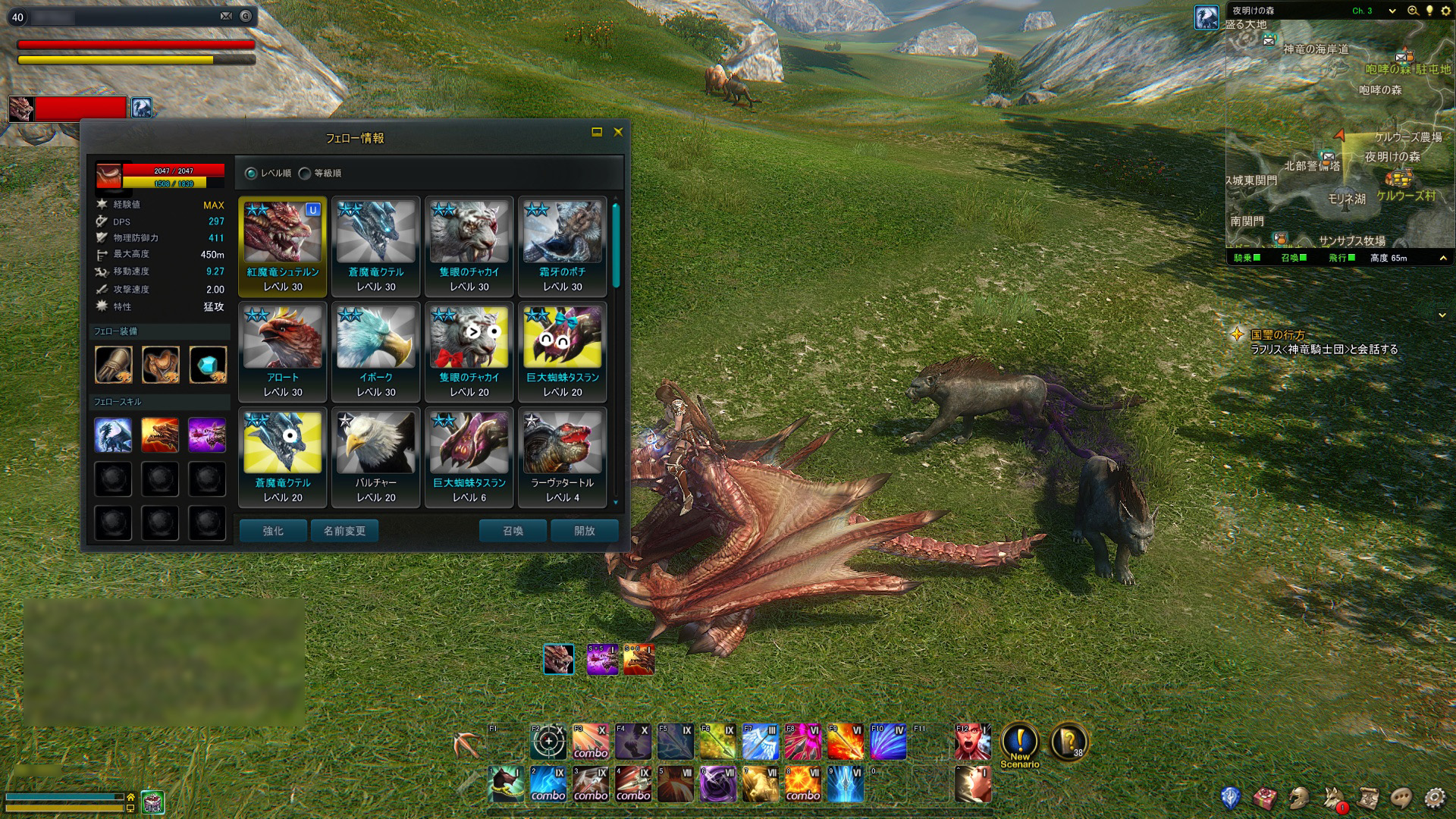Pick the バルチャー bald eagle follower
This screenshot has height=819, width=1456.
click(x=376, y=457)
